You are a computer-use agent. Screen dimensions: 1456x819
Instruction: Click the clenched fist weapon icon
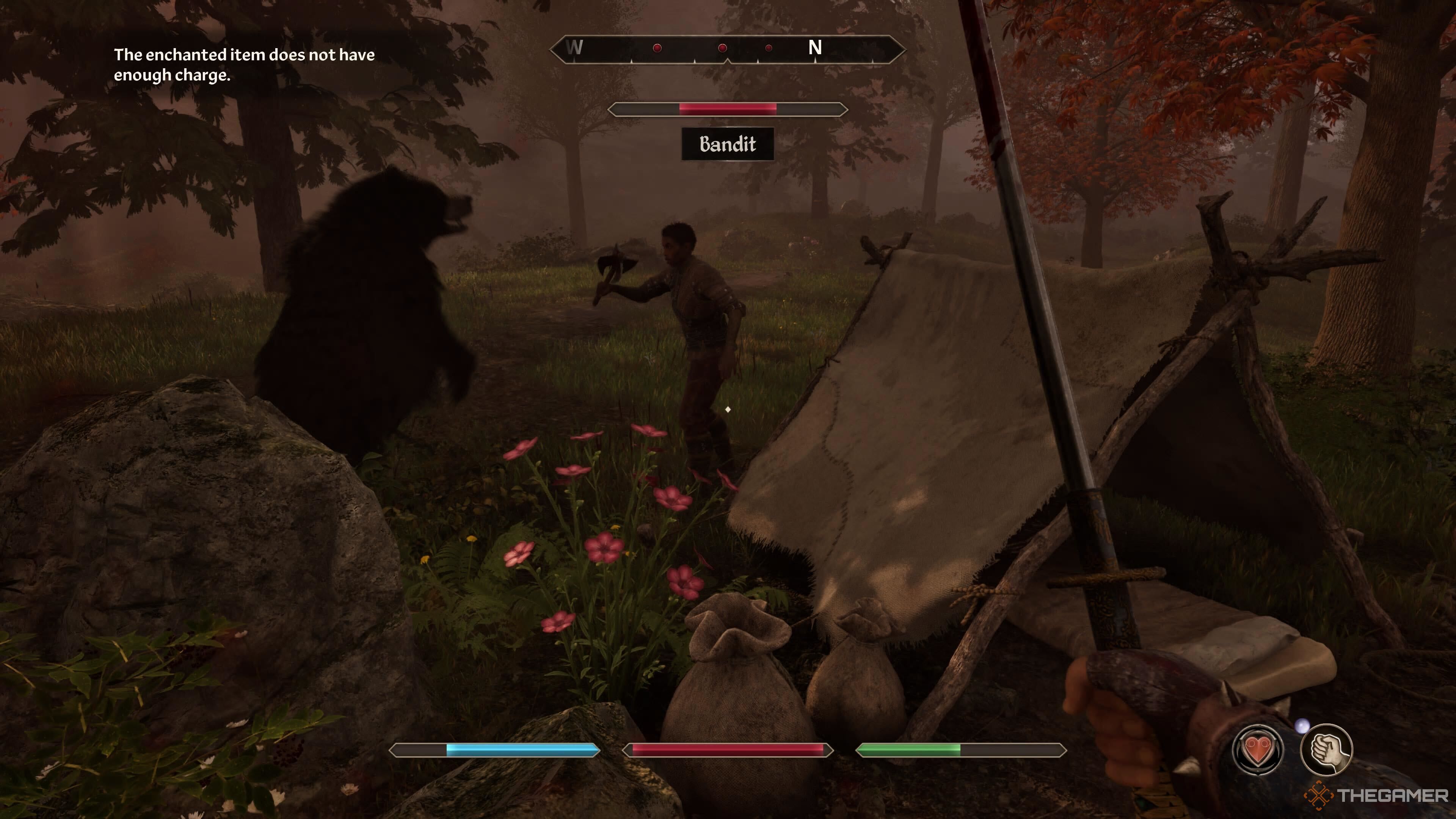click(x=1326, y=750)
